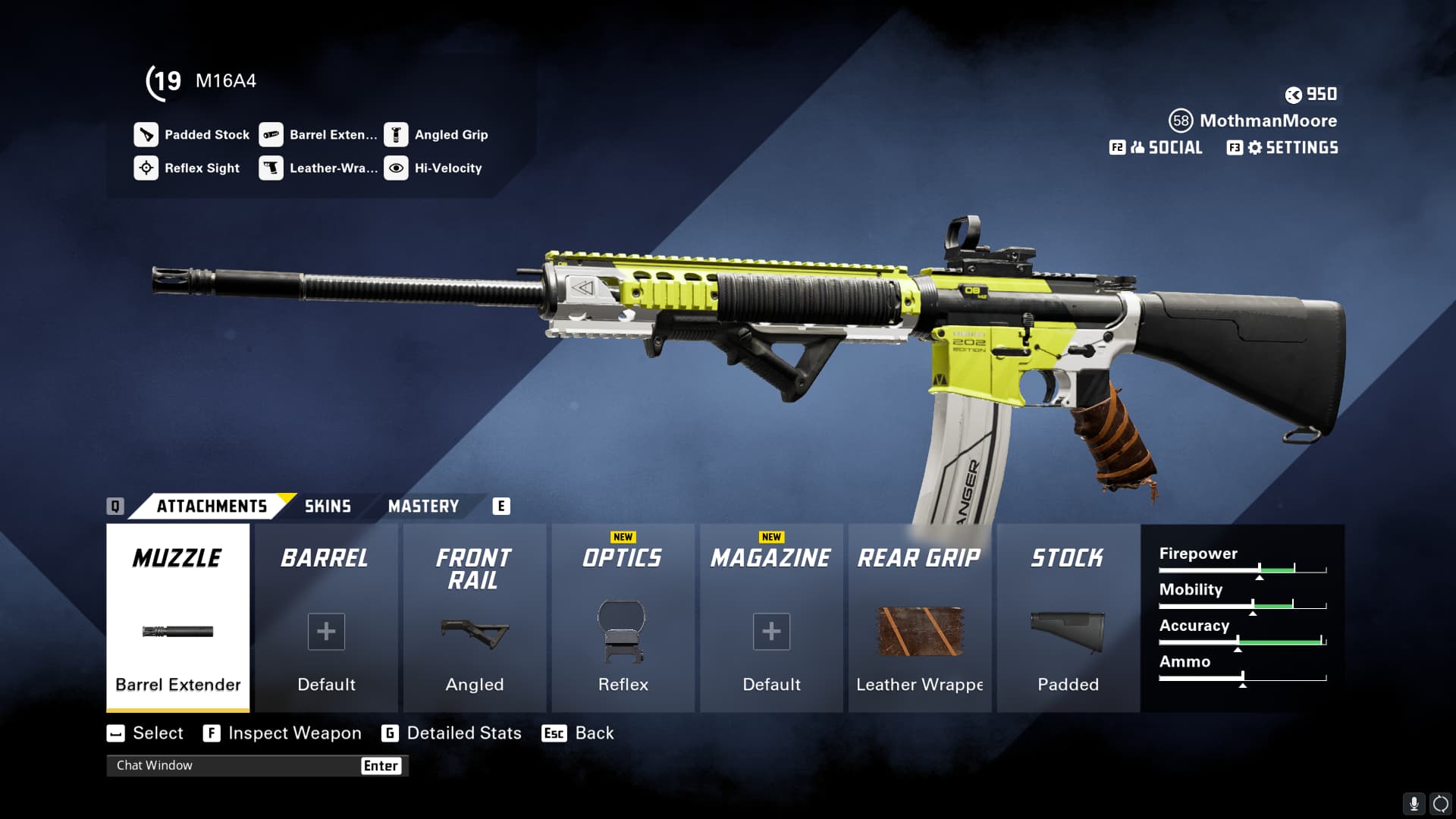Screen dimensions: 1456x819
Task: Choose the Stock Padded slot
Action: click(1068, 618)
